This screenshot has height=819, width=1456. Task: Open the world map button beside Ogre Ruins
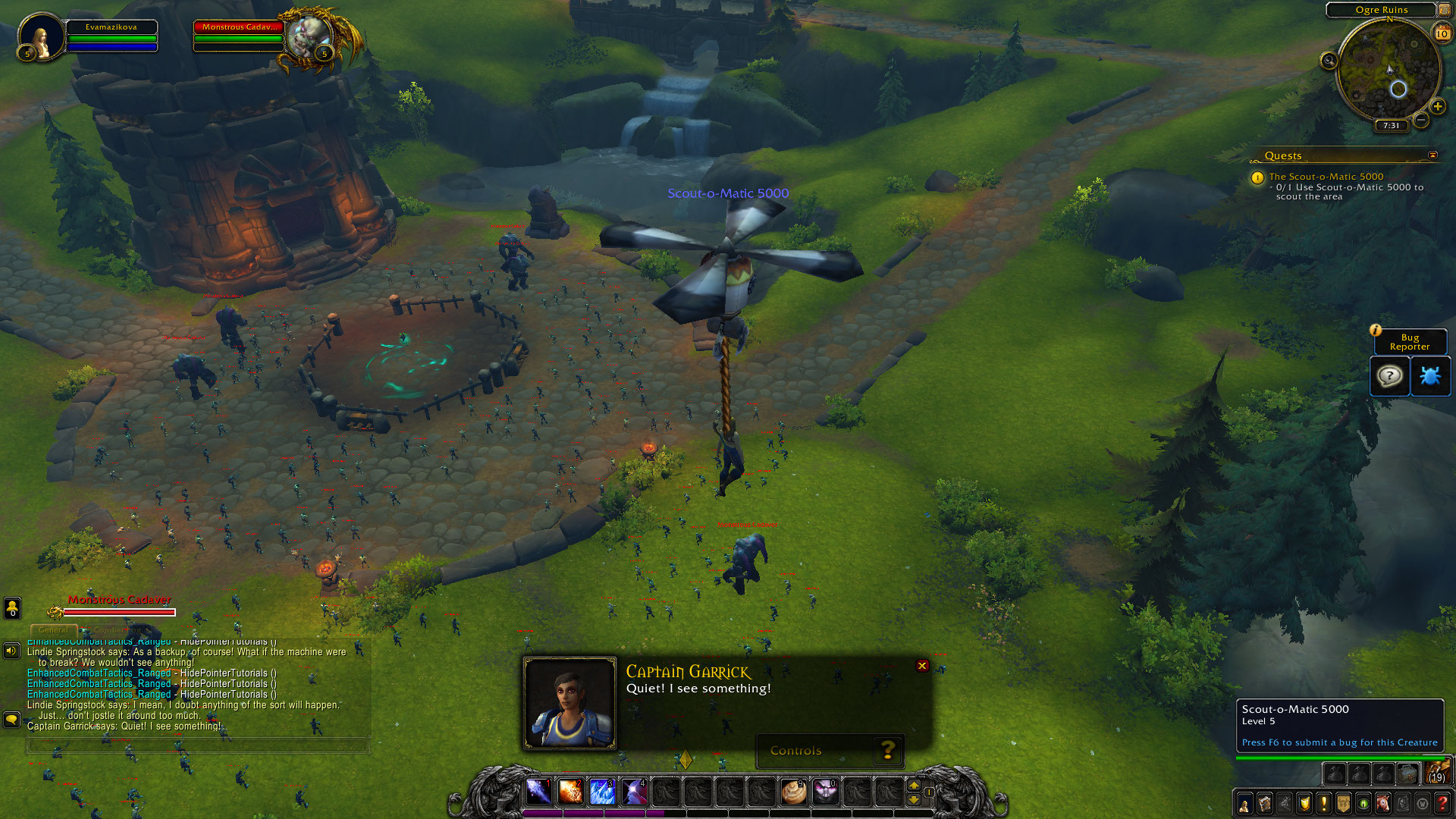1444,10
